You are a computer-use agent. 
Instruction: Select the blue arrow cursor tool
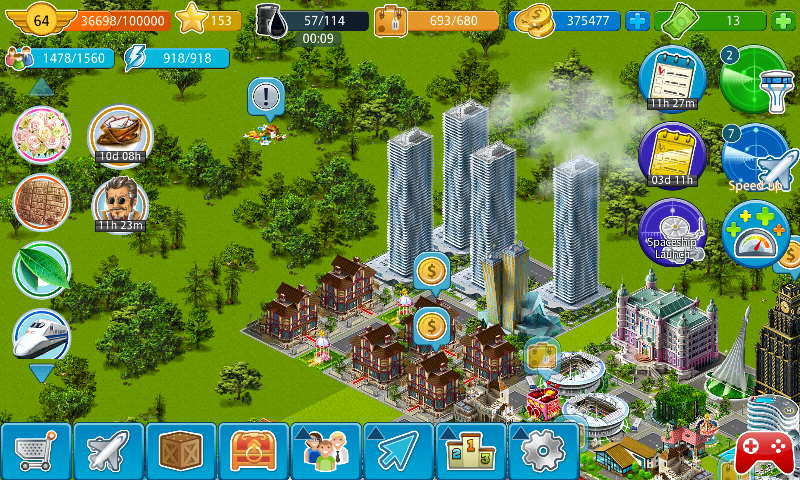398,452
